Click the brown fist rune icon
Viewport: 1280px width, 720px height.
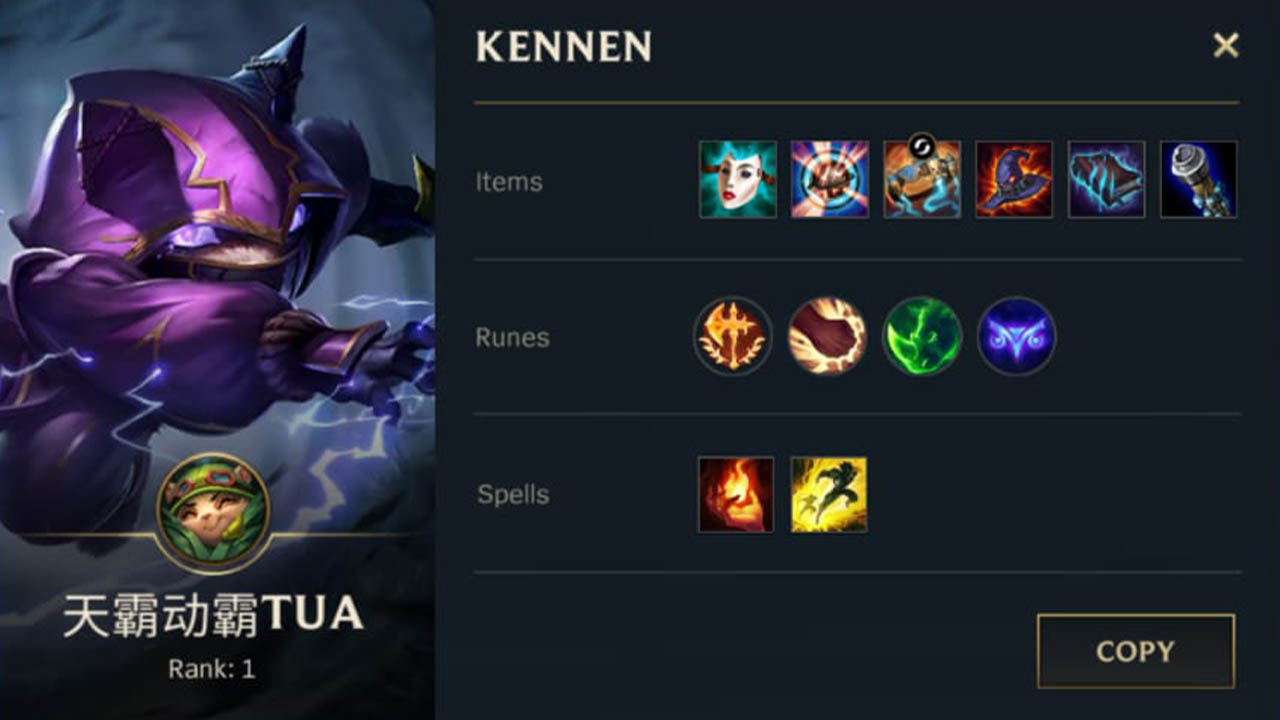(x=828, y=338)
